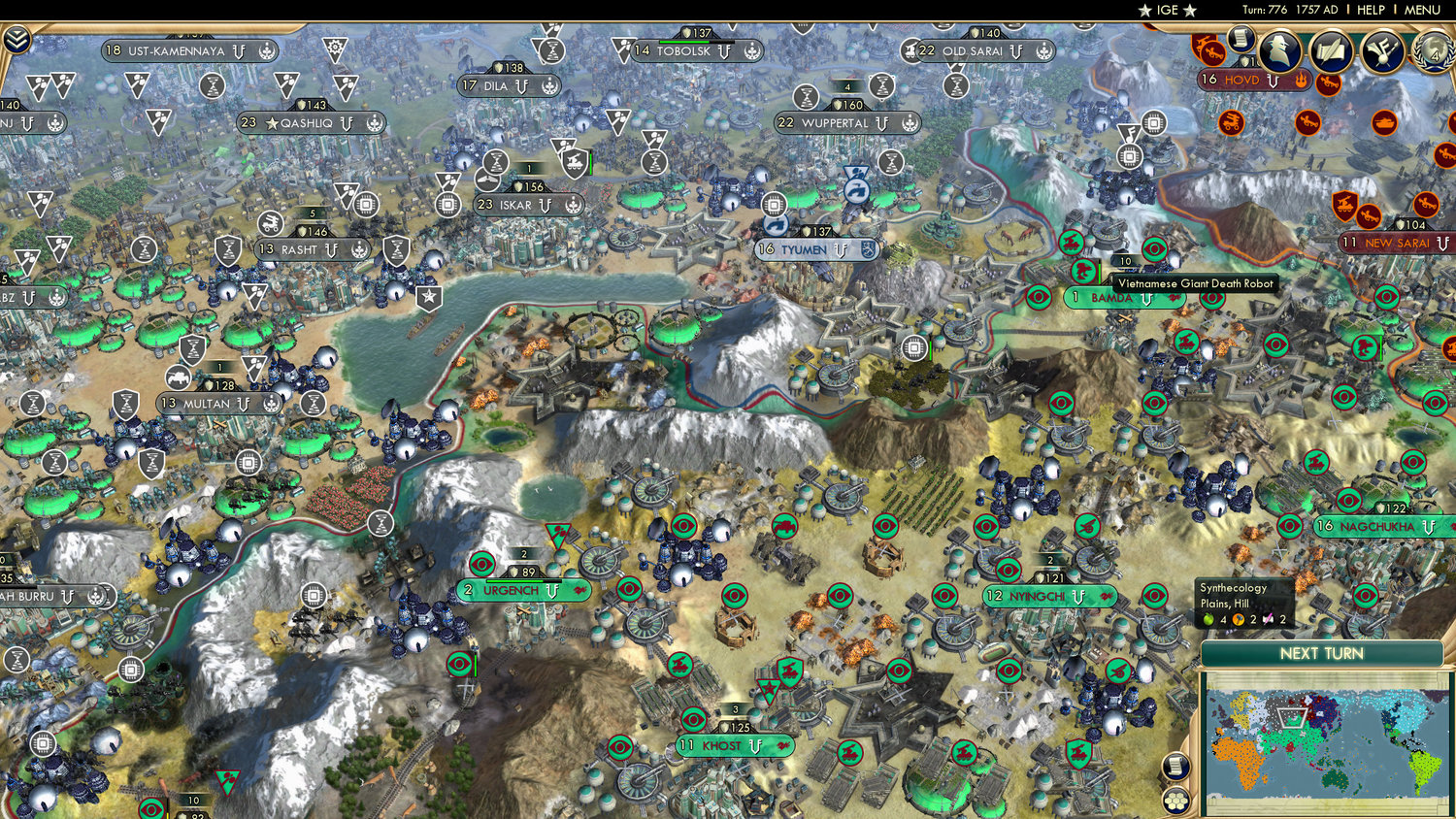This screenshot has height=819, width=1456.
Task: Open the MENU
Action: pyautogui.click(x=1423, y=10)
